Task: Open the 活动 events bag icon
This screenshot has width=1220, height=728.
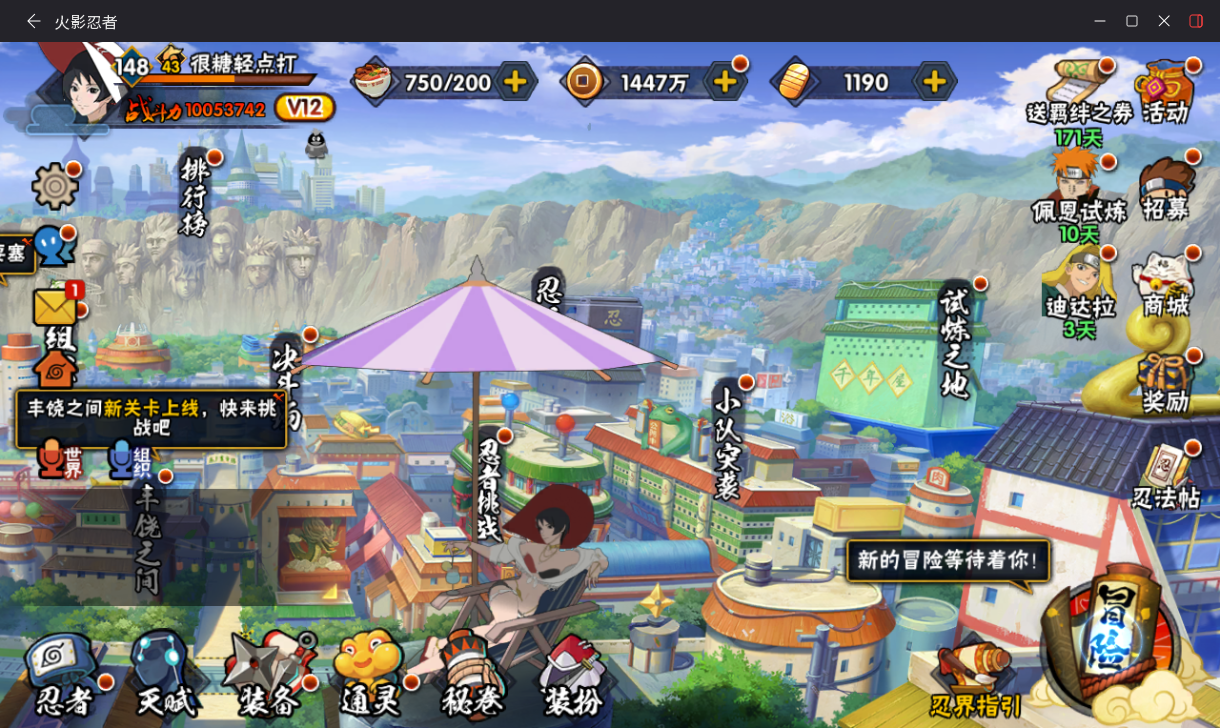Action: pos(1165,91)
